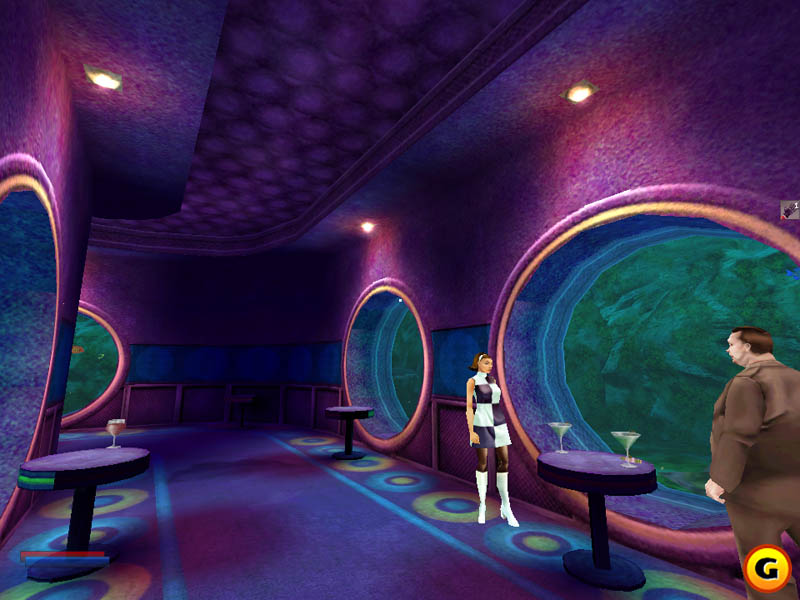Click the GameSpot logo watermark
This screenshot has width=800, height=600.
[765, 567]
